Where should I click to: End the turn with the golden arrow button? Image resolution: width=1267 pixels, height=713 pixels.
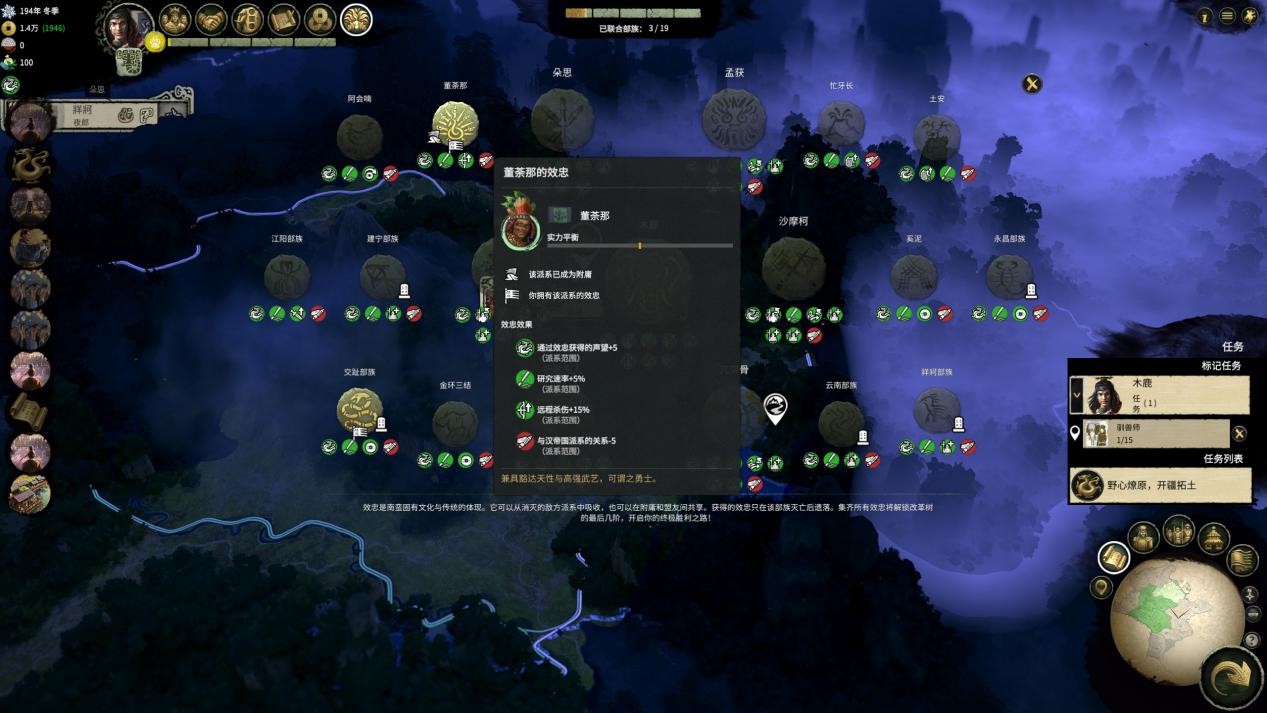point(1233,678)
